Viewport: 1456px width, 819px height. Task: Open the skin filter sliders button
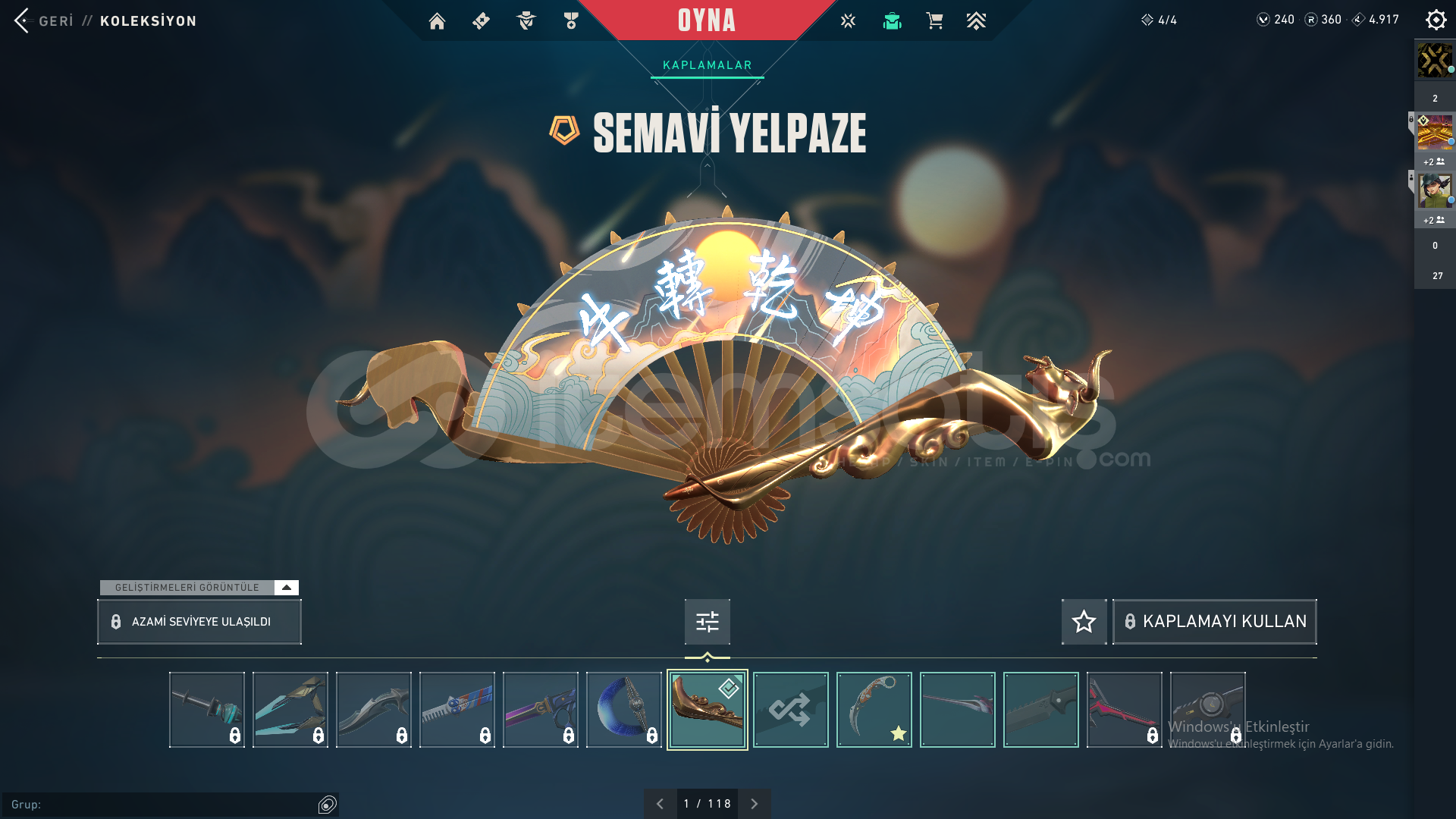(x=707, y=622)
